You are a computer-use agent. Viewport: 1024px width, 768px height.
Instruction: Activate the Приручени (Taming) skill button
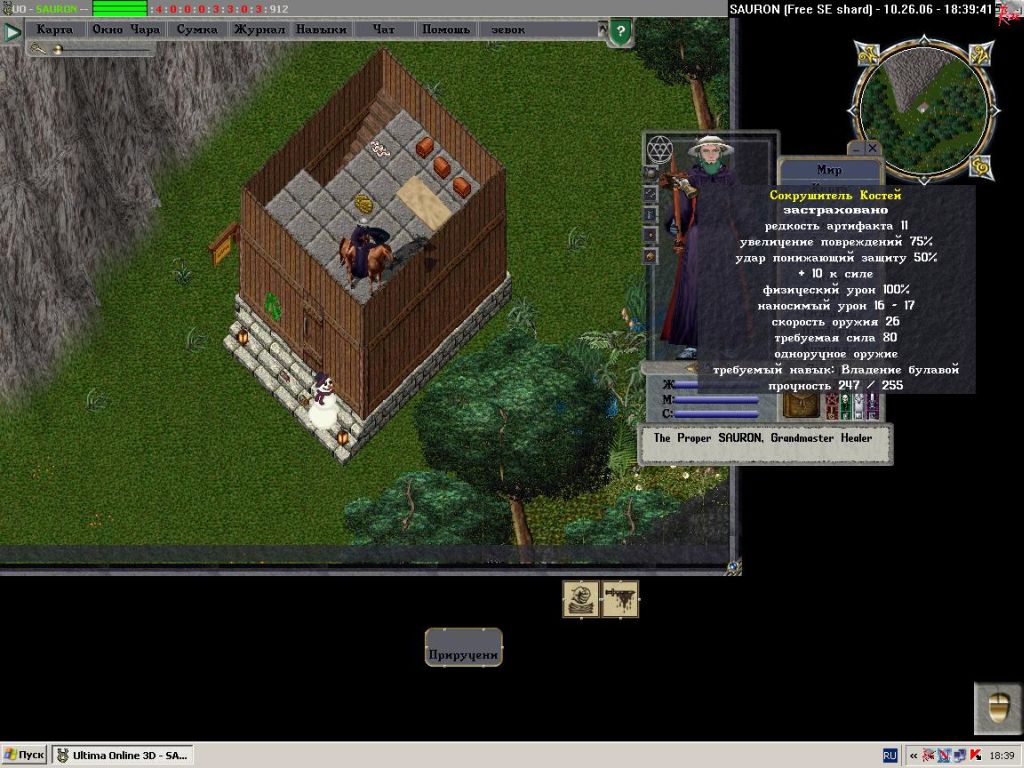click(463, 654)
